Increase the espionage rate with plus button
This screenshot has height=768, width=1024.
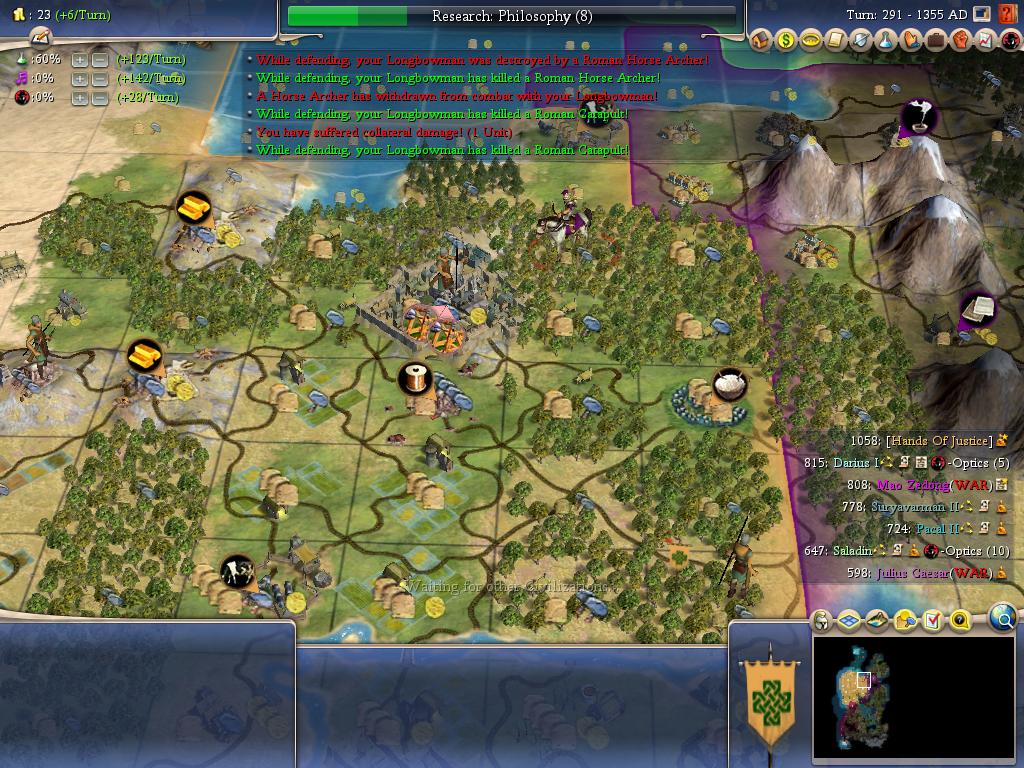pyautogui.click(x=80, y=98)
